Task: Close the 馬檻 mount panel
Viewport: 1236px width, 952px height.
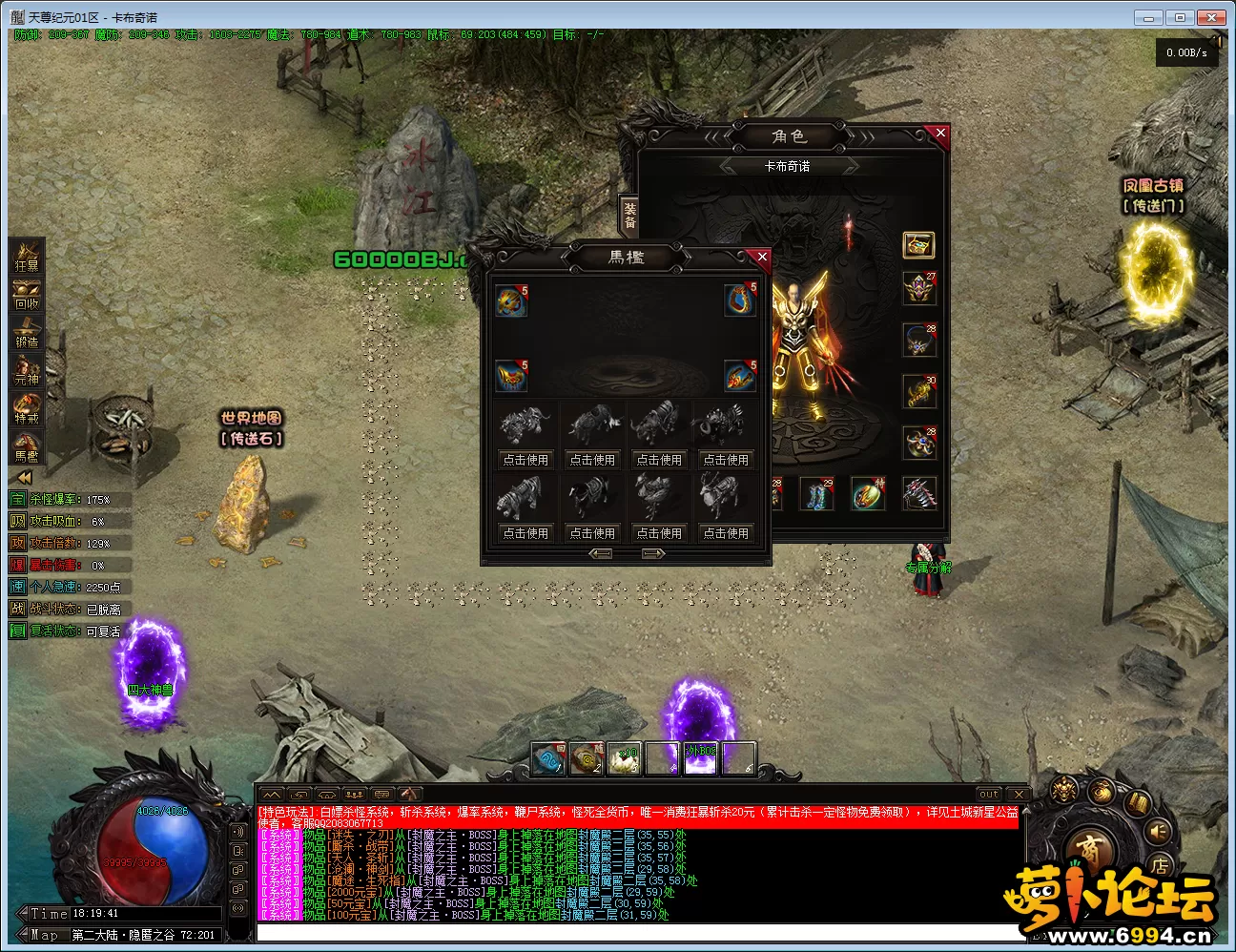Action: 761,257
